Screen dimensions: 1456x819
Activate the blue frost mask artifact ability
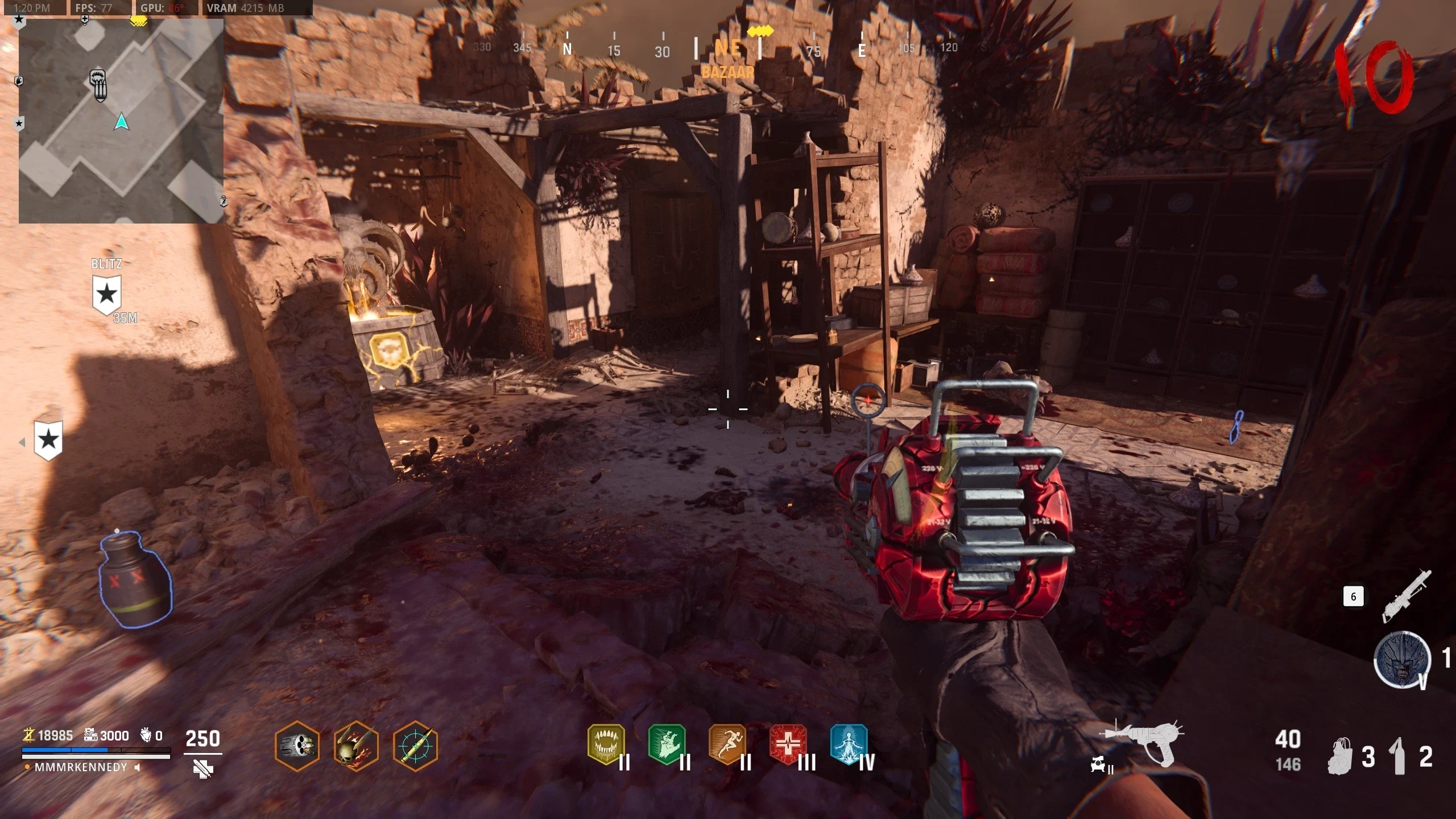click(x=1402, y=660)
